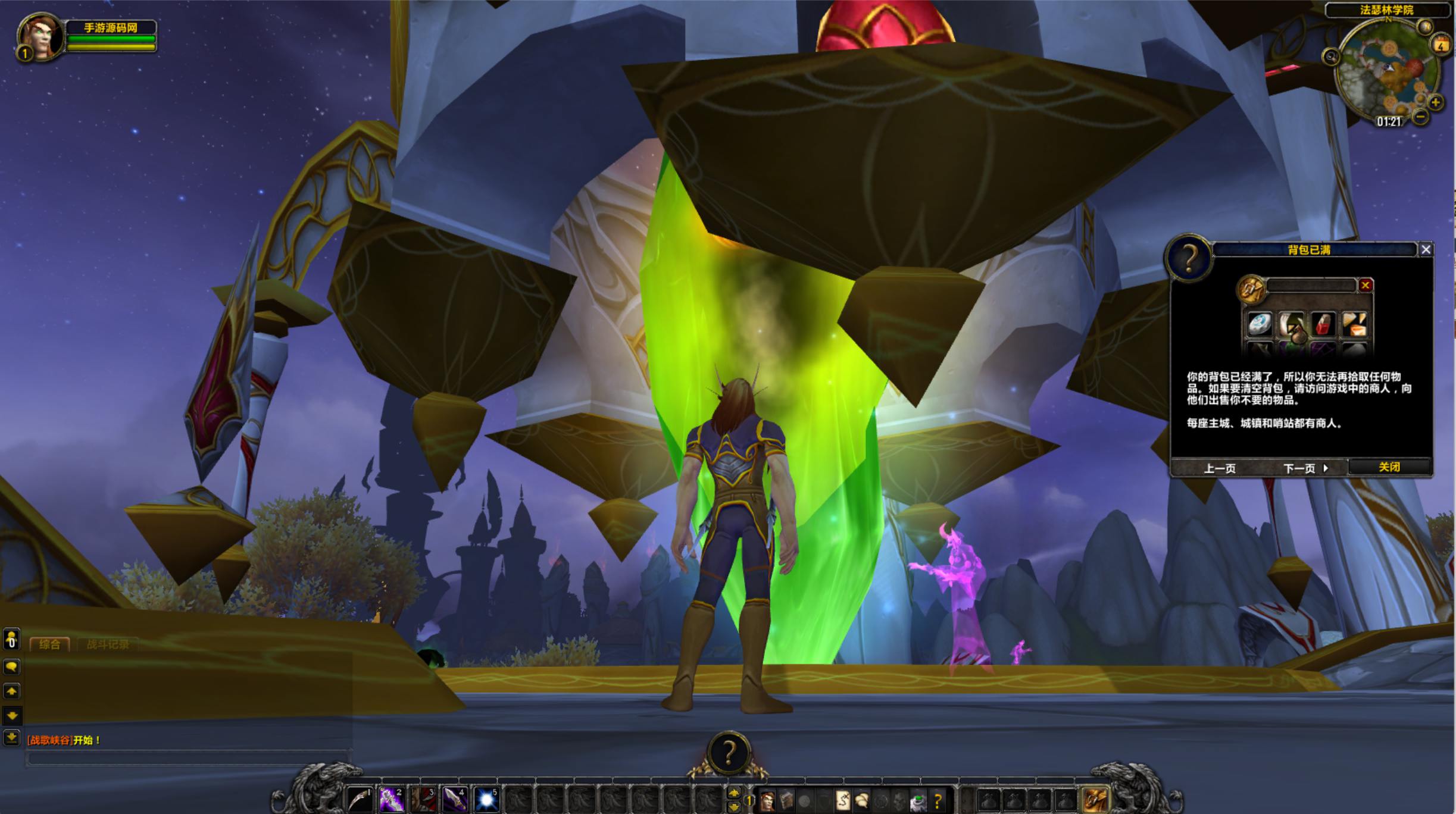Click the minimap tracking magnifier icon
The image size is (1456, 814).
coord(1331,57)
